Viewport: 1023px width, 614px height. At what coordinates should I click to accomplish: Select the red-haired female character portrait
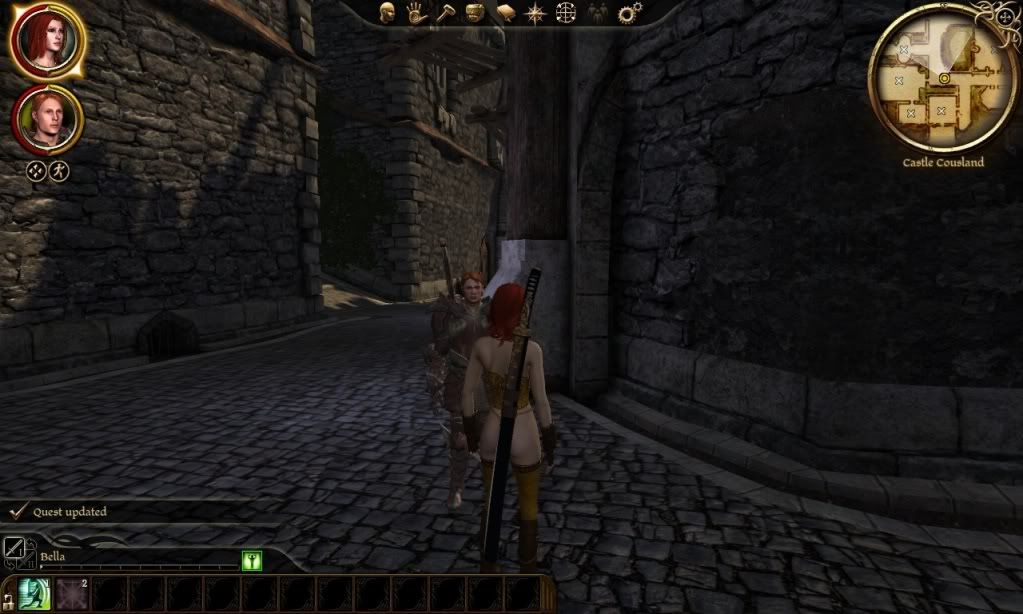pyautogui.click(x=47, y=40)
